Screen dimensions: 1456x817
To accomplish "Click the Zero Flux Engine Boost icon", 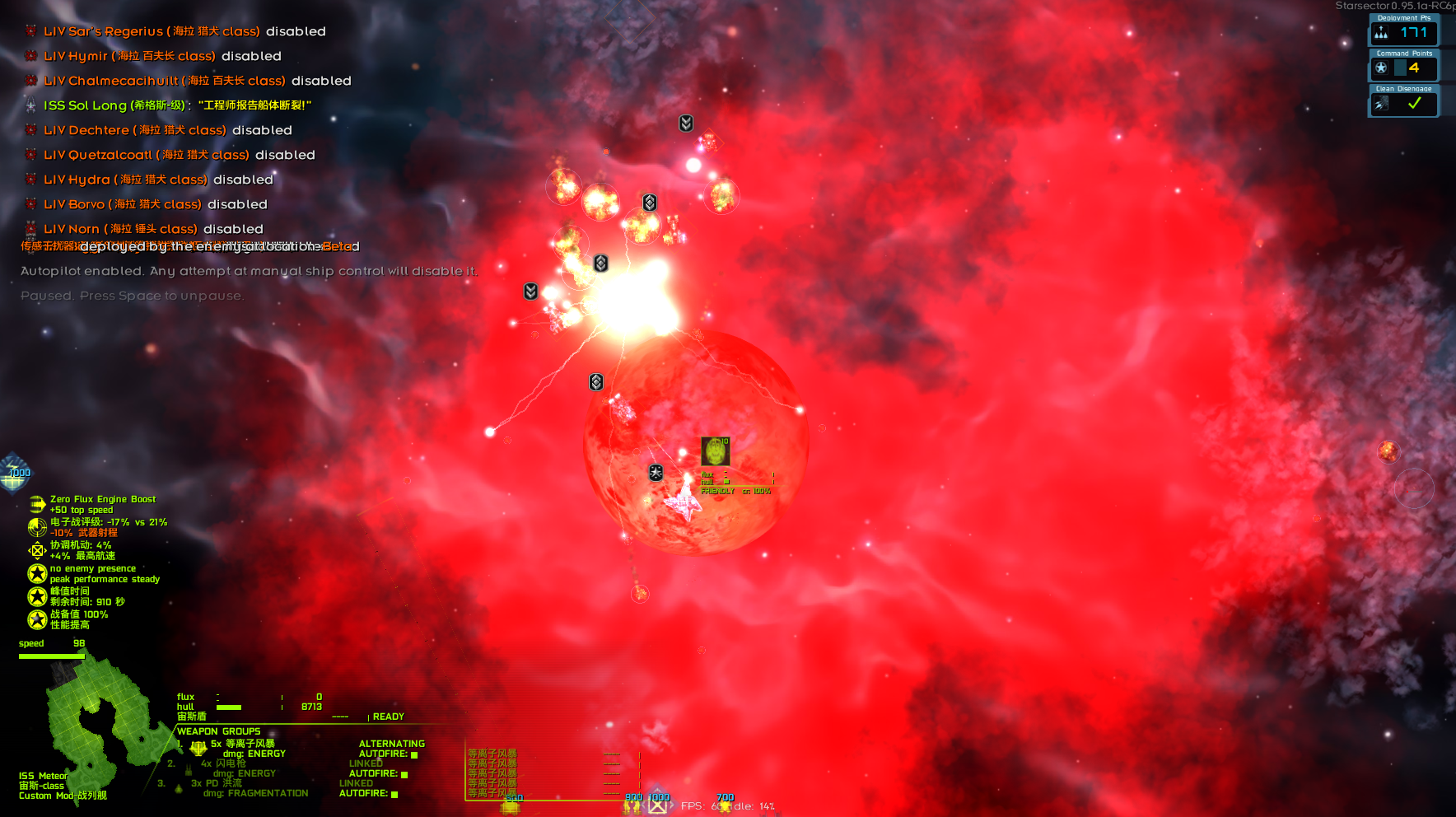I will click(36, 502).
